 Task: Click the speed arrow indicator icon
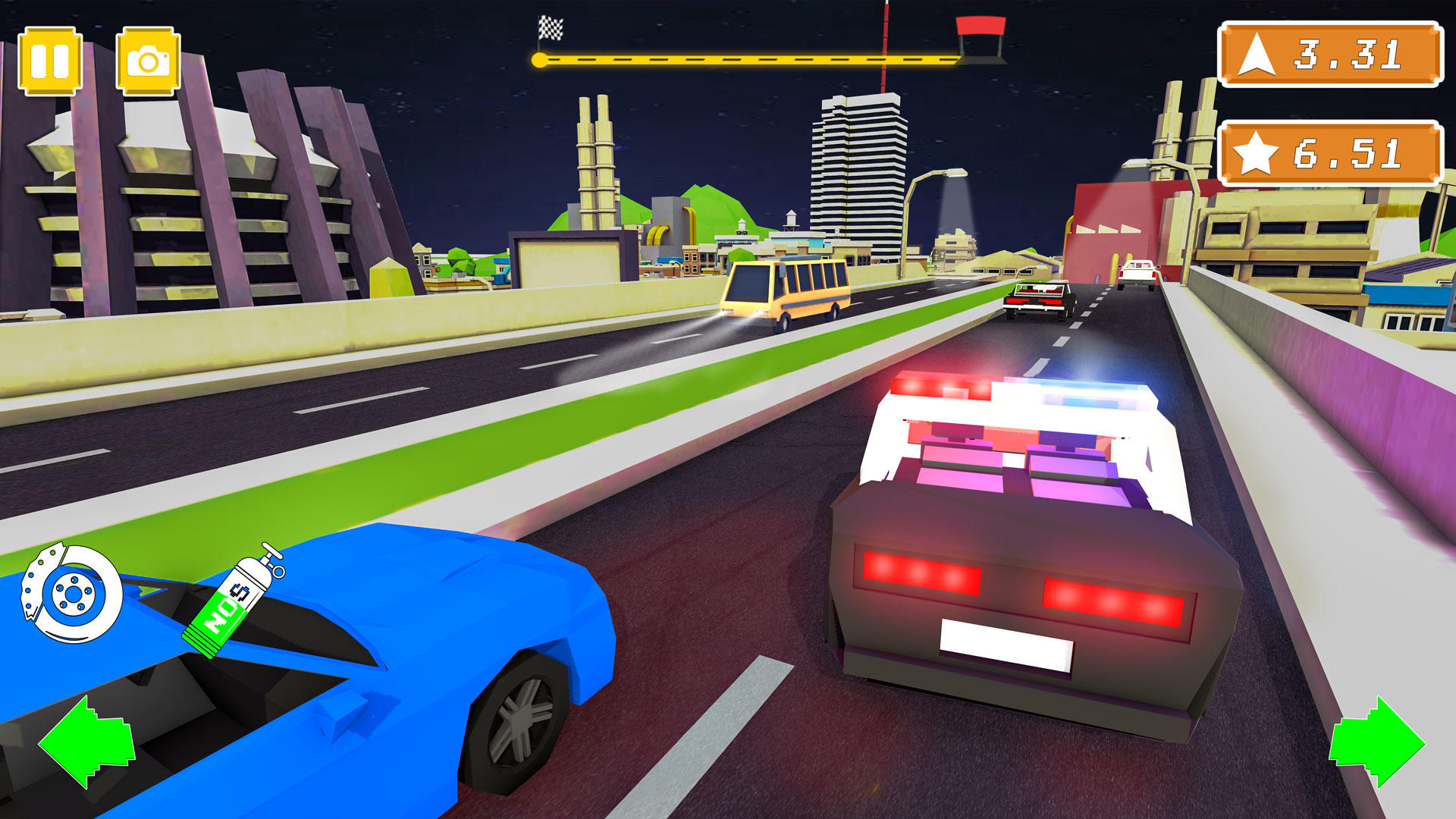coord(1258,53)
